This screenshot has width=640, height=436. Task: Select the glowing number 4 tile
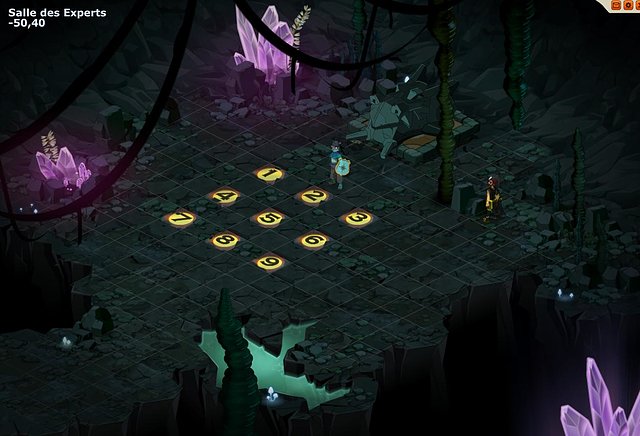click(225, 196)
